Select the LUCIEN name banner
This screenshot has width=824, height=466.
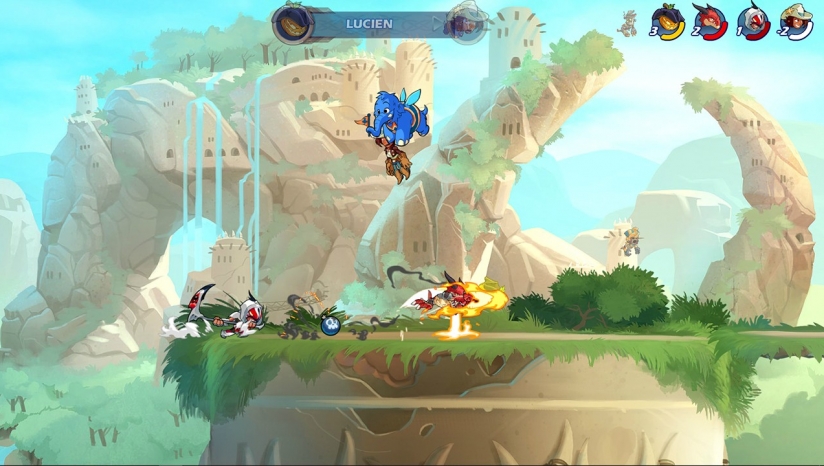370,23
